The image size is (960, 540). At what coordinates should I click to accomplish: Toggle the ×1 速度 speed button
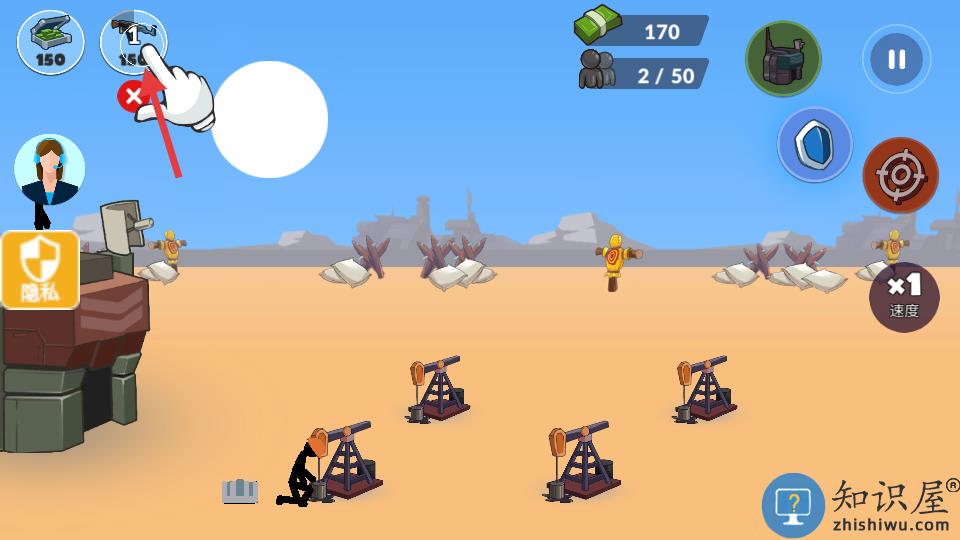tap(904, 297)
